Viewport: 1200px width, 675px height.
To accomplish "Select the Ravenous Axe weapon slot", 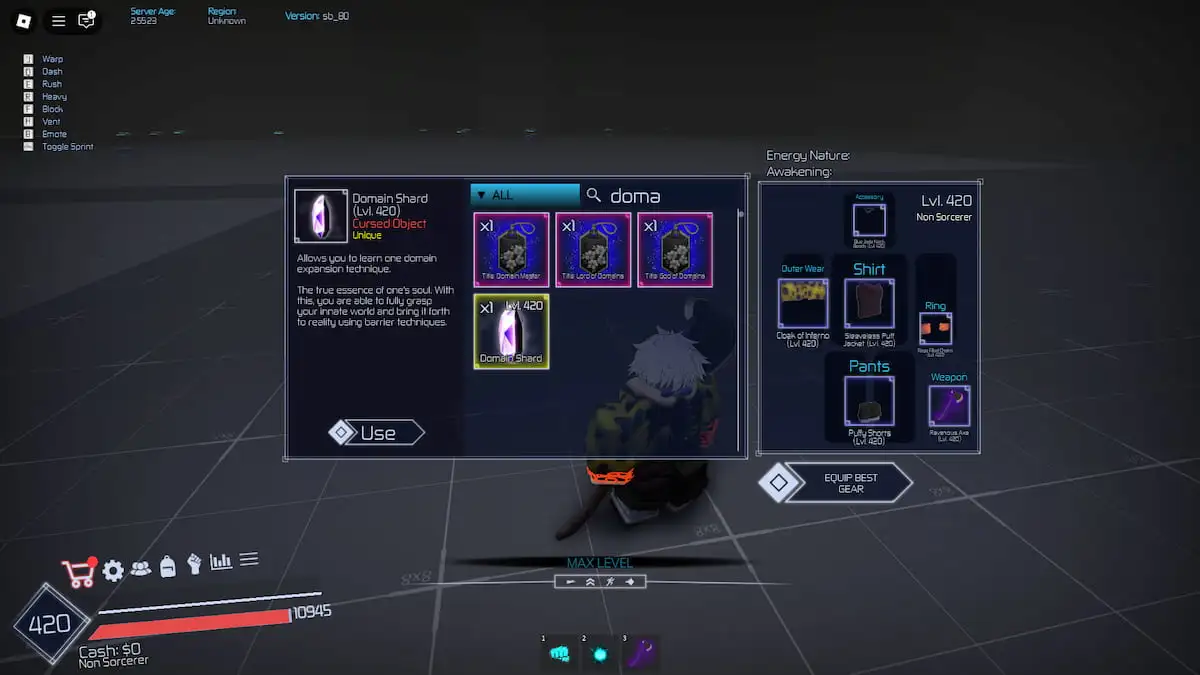I will click(x=949, y=406).
